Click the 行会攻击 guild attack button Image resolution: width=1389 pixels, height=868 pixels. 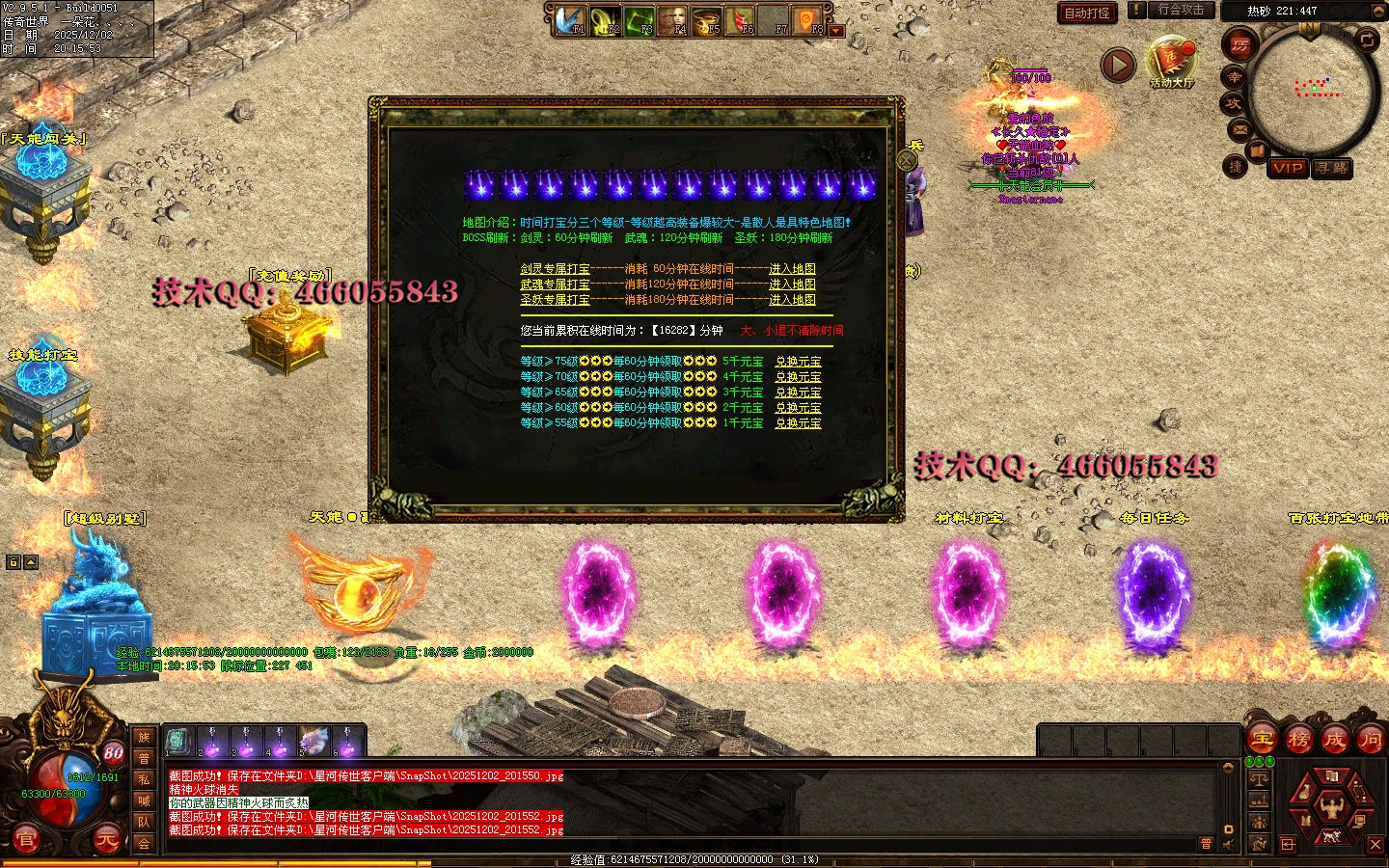click(x=1181, y=10)
